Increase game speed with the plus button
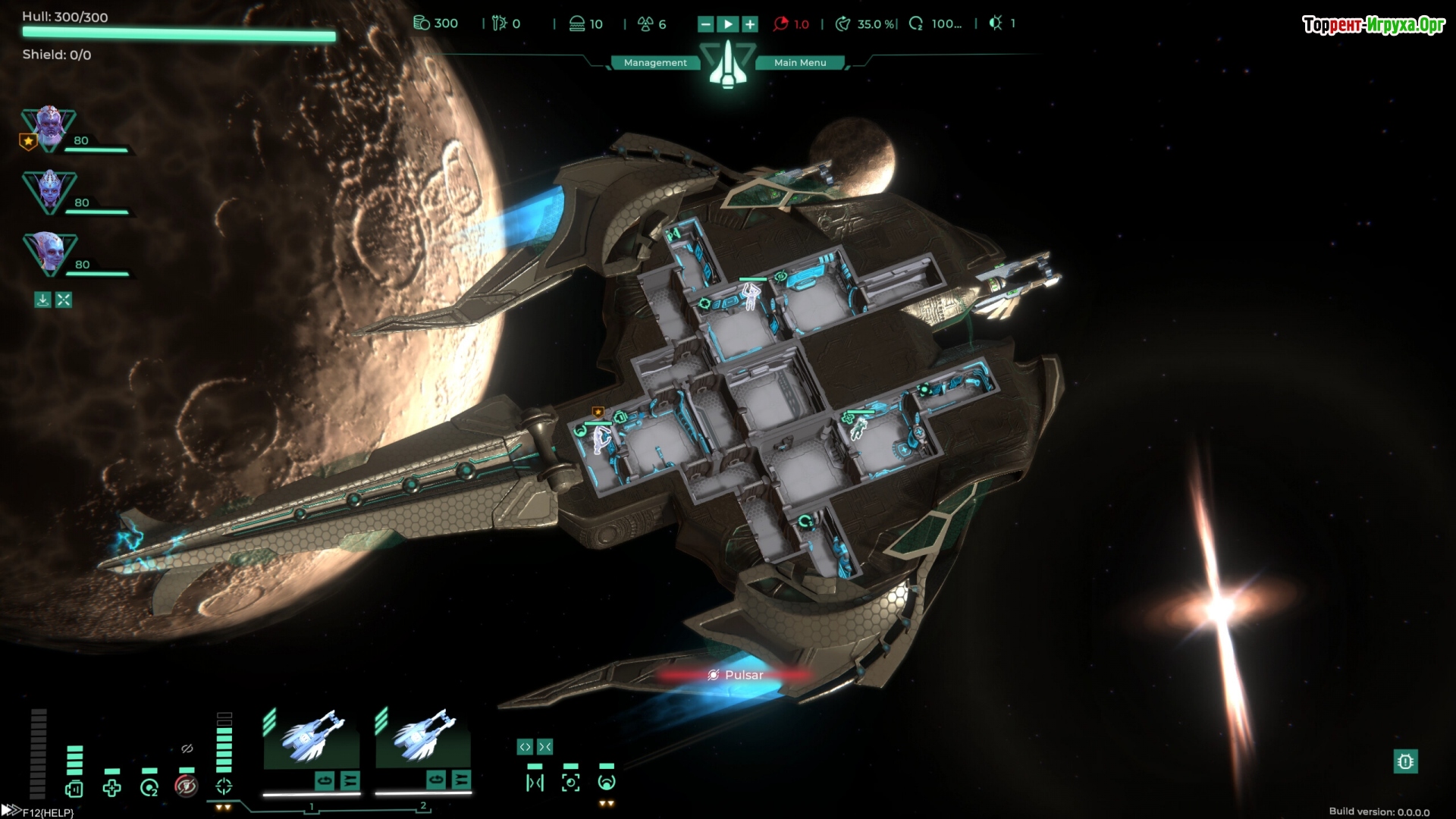This screenshot has width=1456, height=819. (750, 24)
